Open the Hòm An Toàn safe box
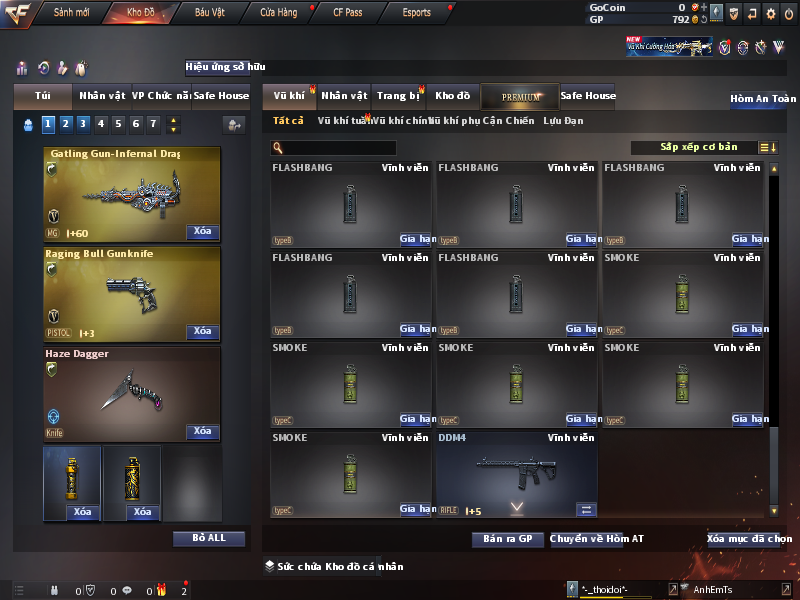 coord(763,99)
